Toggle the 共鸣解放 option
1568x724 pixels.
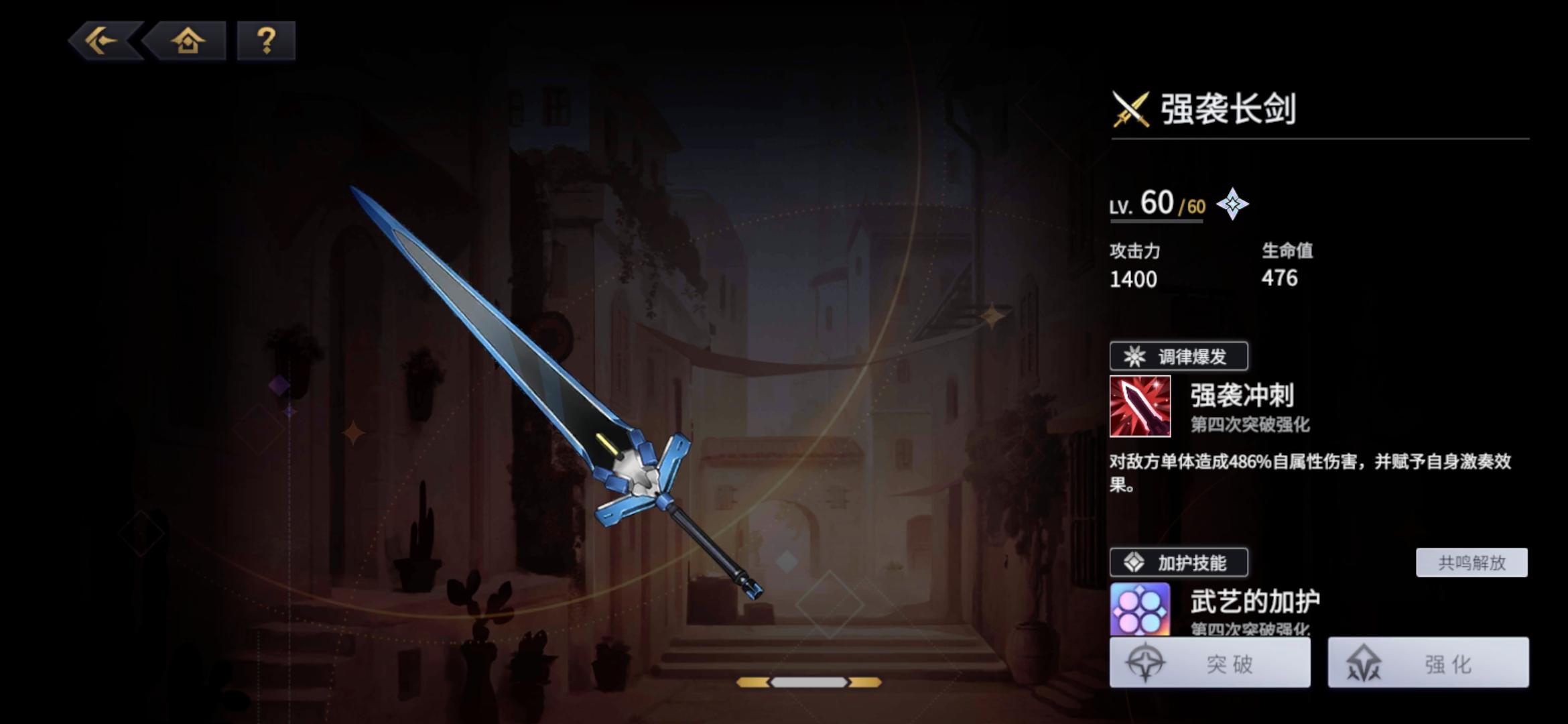pos(1470,564)
